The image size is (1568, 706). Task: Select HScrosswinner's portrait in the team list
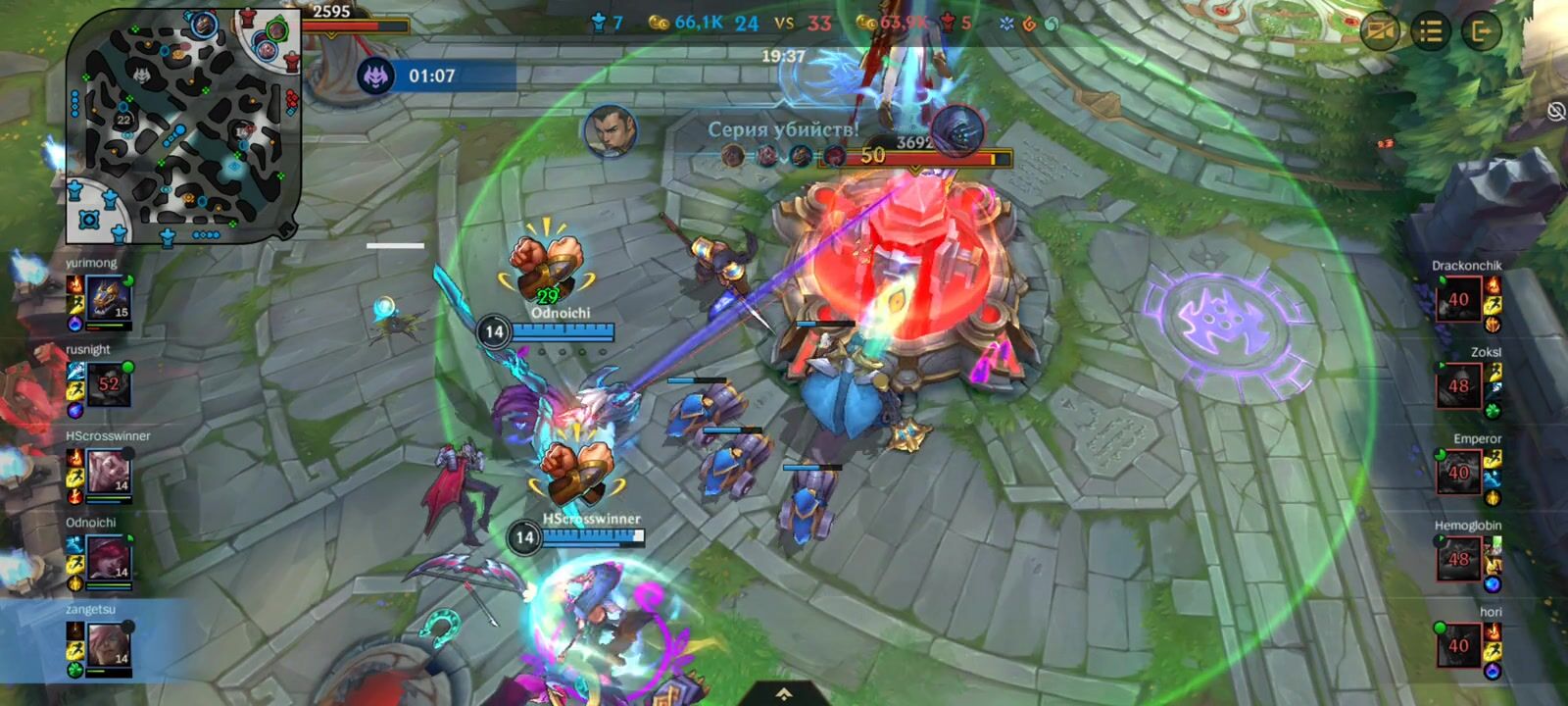tap(108, 471)
